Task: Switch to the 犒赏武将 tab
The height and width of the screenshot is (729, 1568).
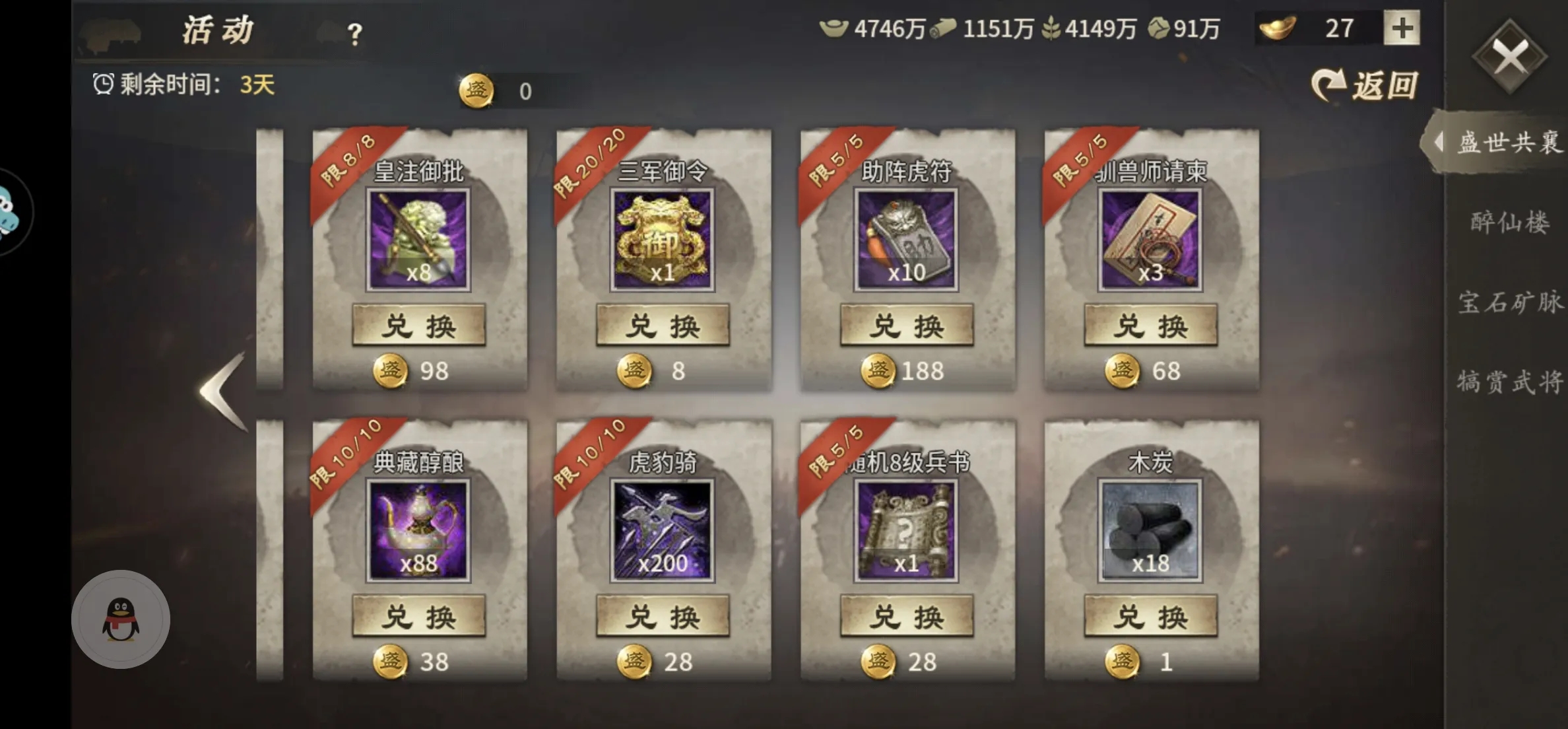Action: point(1510,382)
